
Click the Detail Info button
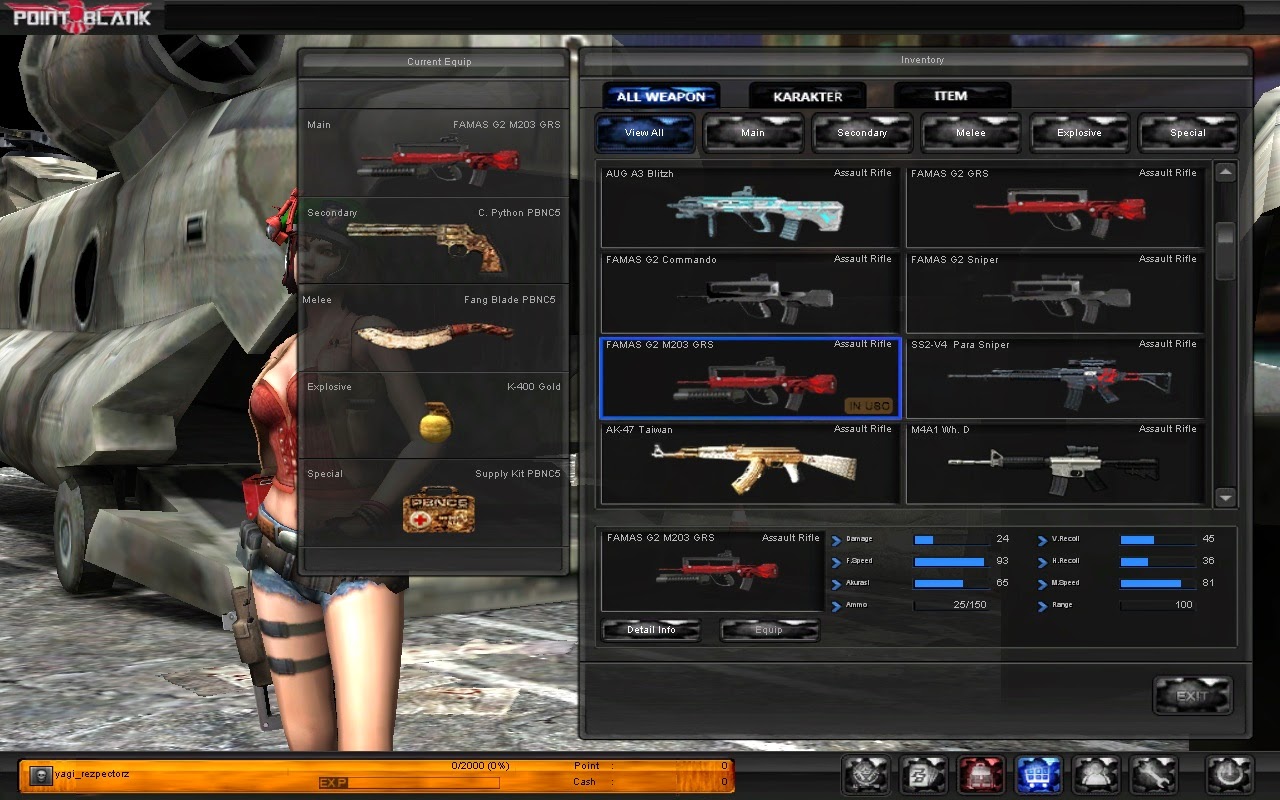pos(651,630)
